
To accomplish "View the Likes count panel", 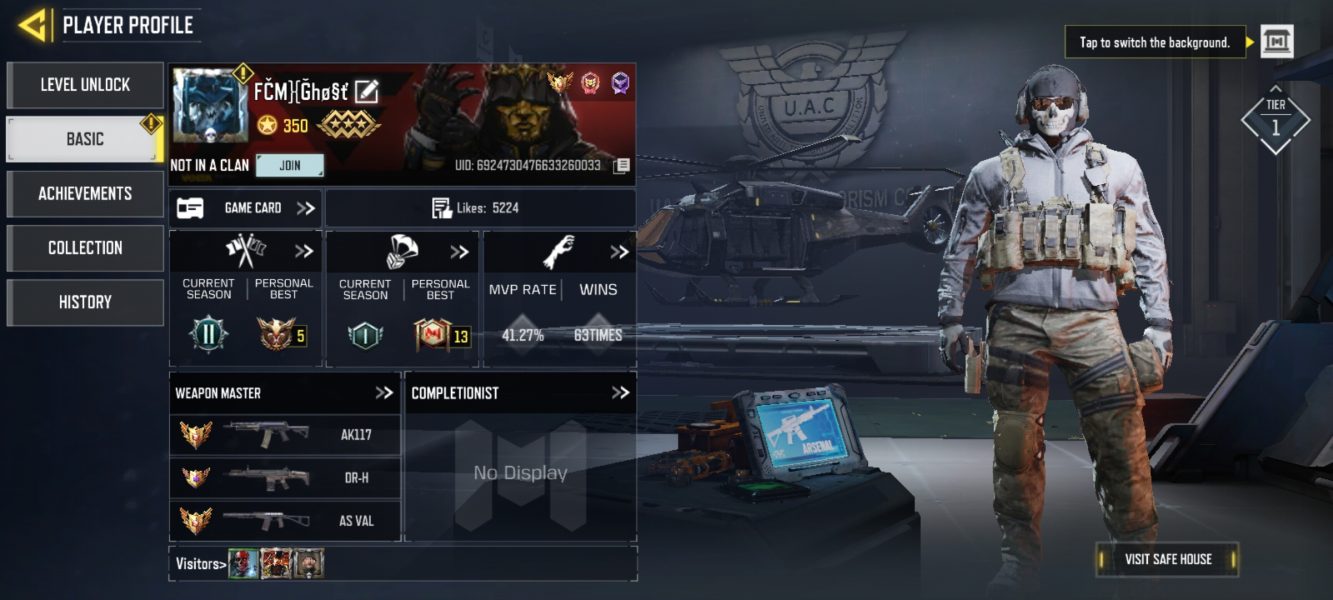I will click(x=480, y=208).
